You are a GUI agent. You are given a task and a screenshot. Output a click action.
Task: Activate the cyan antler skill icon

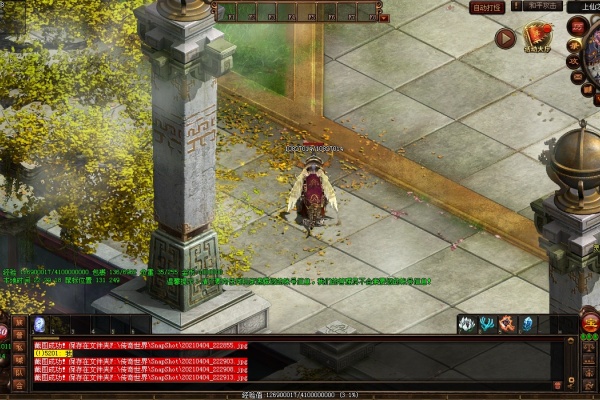pyautogui.click(x=487, y=324)
